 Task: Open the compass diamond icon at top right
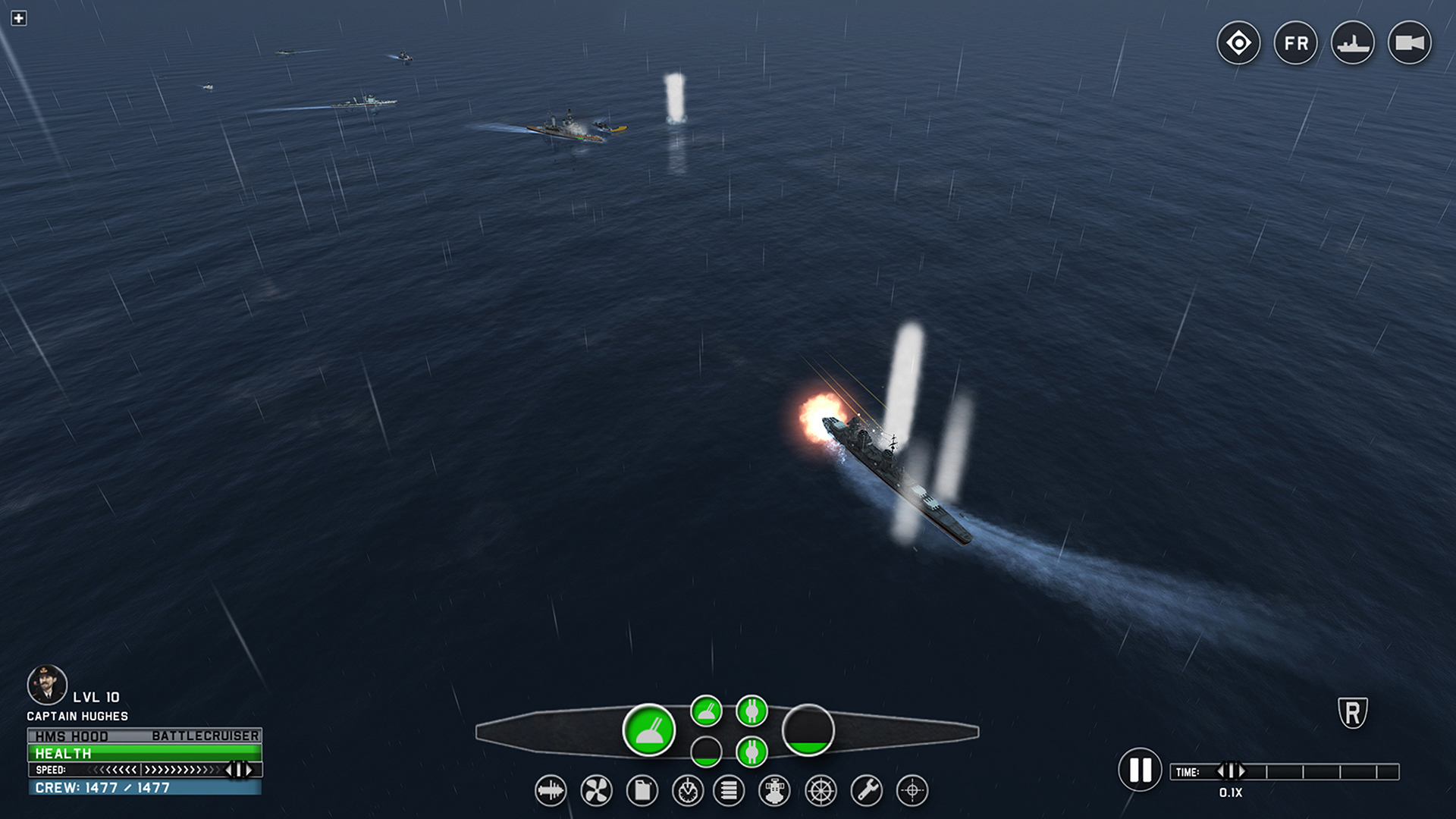pyautogui.click(x=1238, y=43)
